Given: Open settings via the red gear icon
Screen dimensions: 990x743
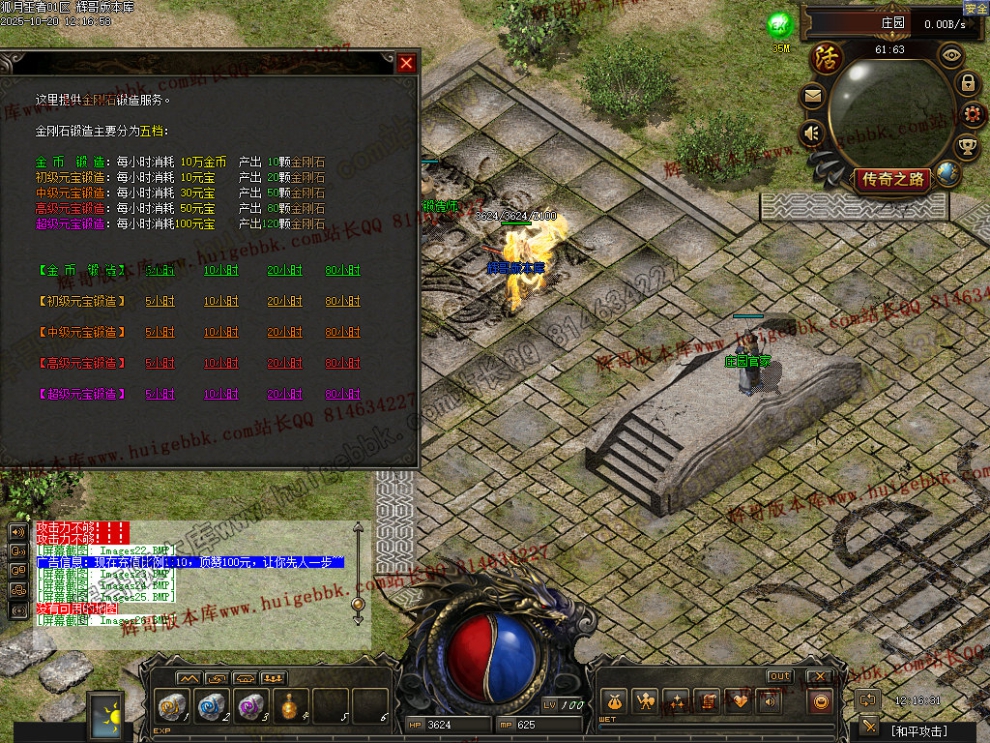Looking at the screenshot, I should point(971,115).
